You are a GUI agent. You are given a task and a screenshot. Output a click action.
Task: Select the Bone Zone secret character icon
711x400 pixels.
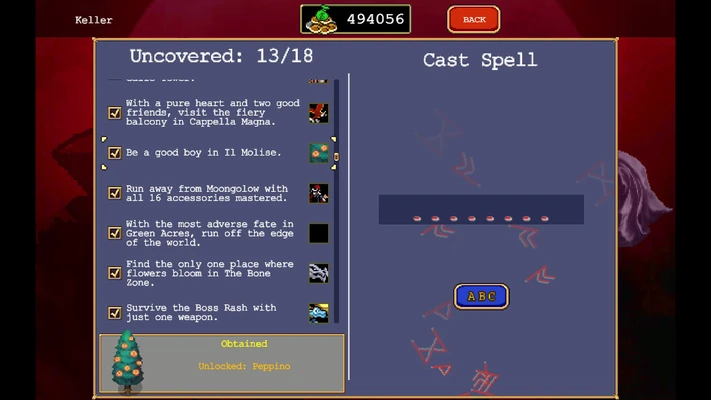point(318,273)
